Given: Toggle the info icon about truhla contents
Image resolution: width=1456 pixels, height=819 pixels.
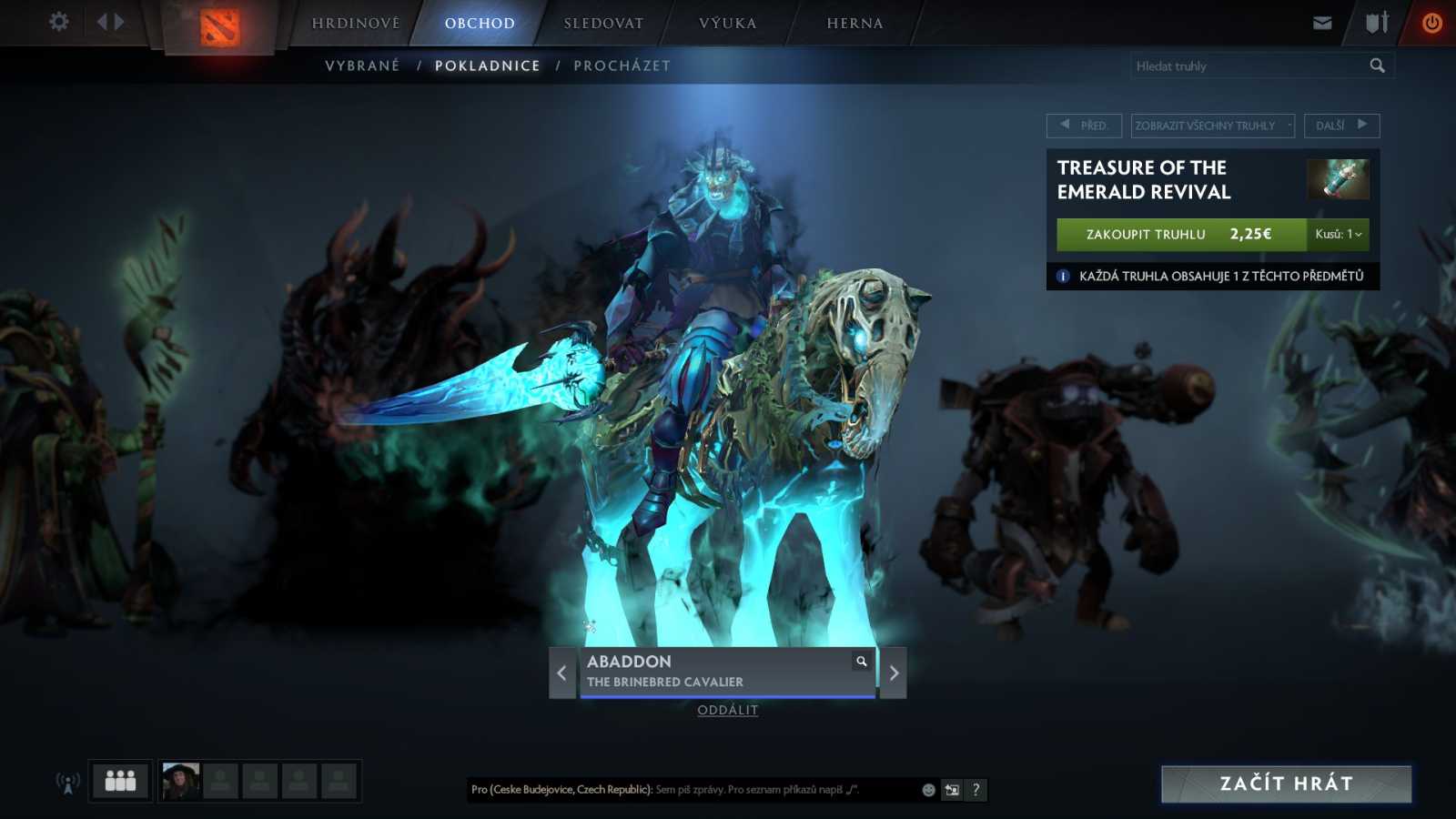Looking at the screenshot, I should tap(1062, 277).
